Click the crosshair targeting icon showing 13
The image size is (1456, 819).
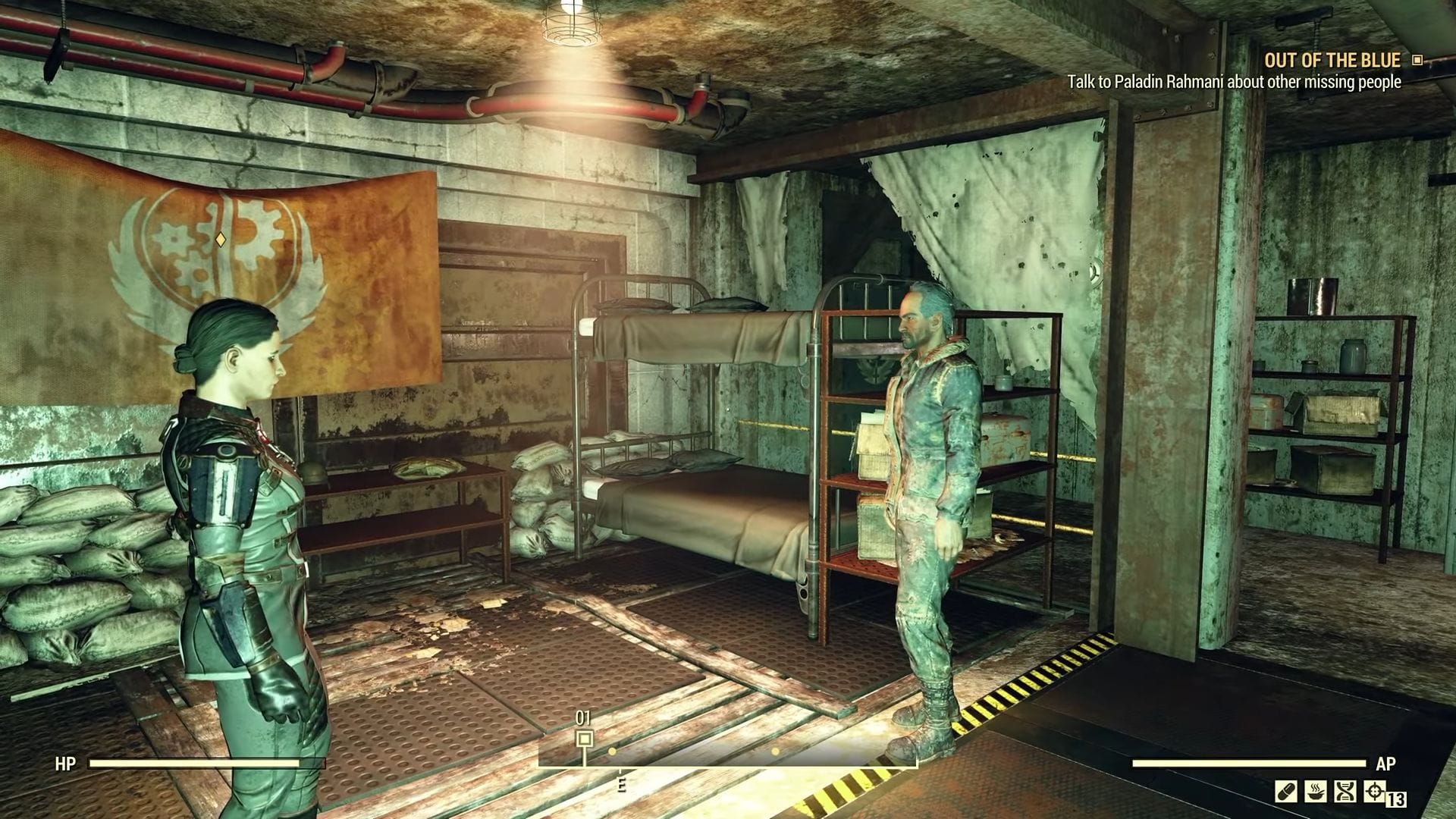click(x=1375, y=791)
